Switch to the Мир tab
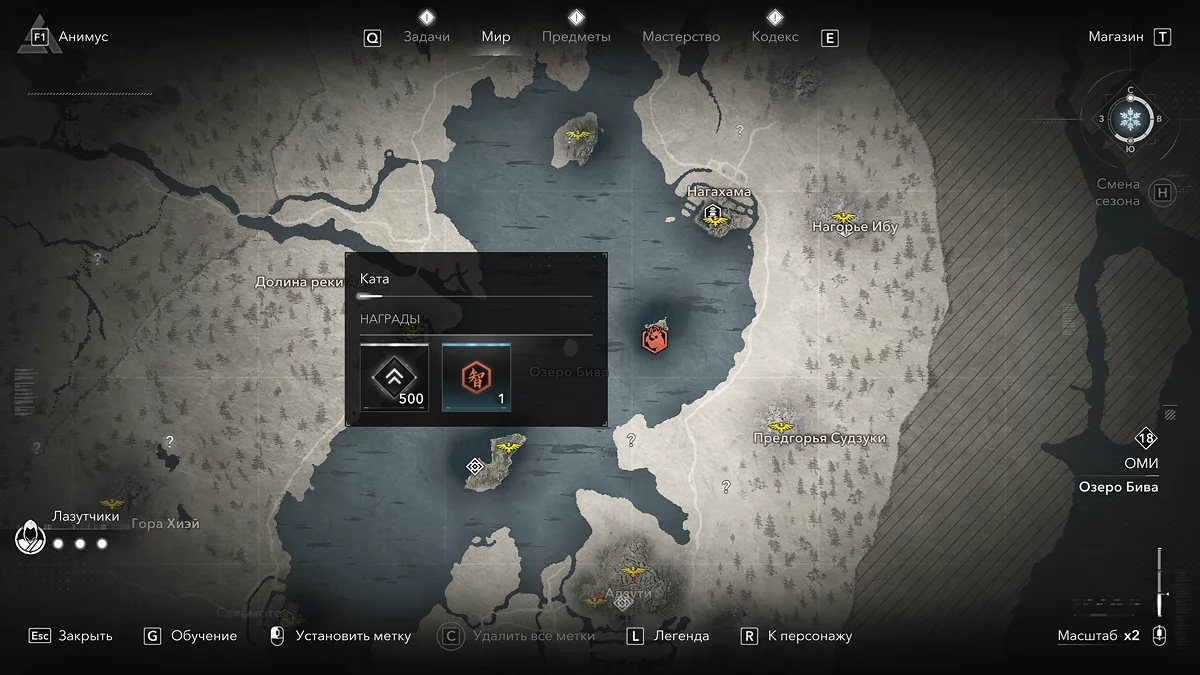The width and height of the screenshot is (1200, 675). click(496, 37)
